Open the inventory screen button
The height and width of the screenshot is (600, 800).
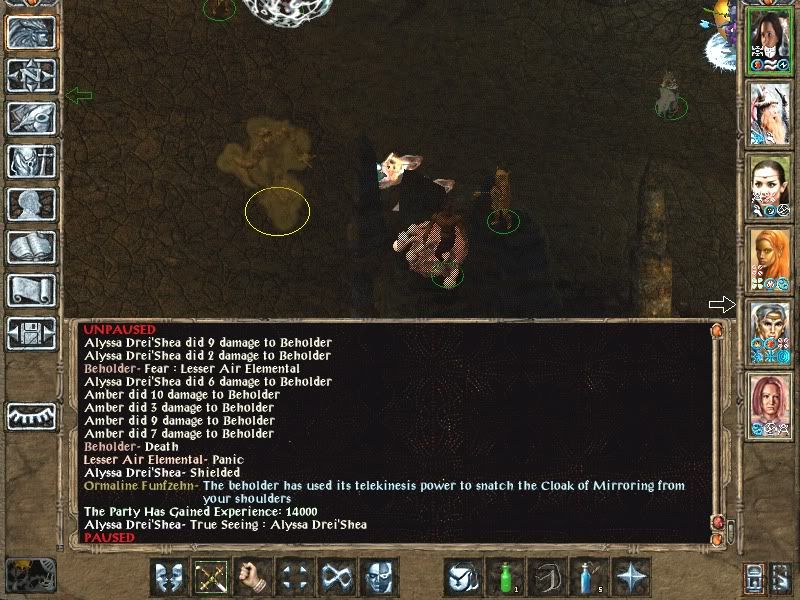[x=31, y=161]
